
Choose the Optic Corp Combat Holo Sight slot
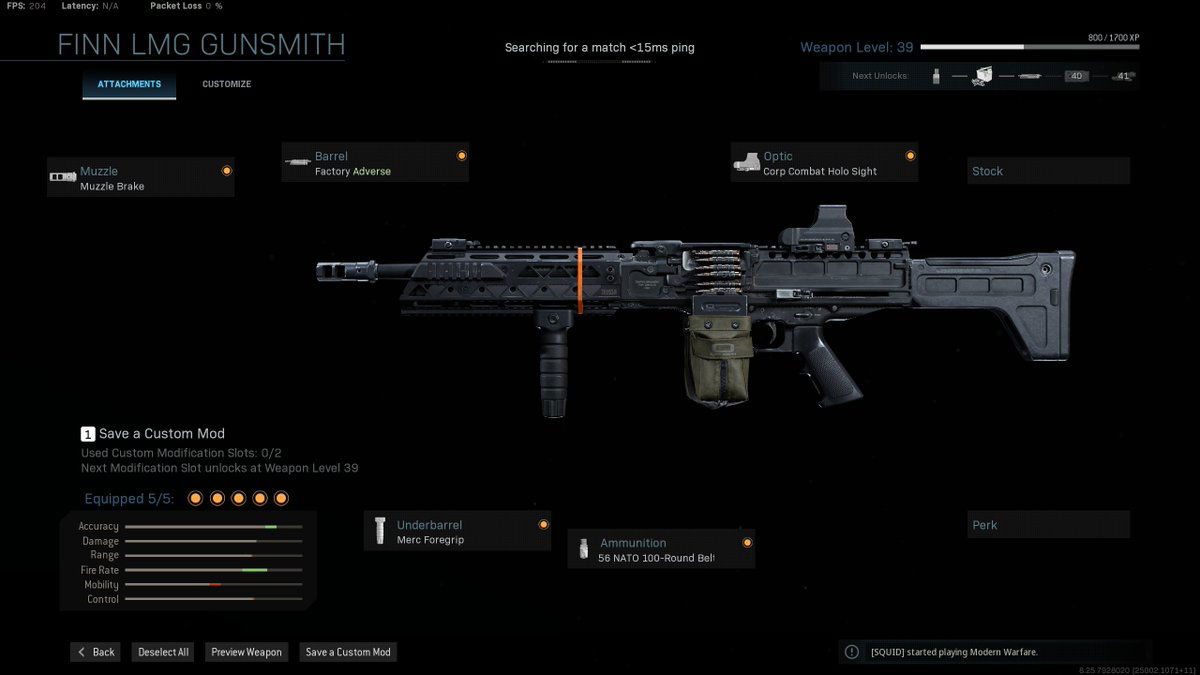(824, 163)
